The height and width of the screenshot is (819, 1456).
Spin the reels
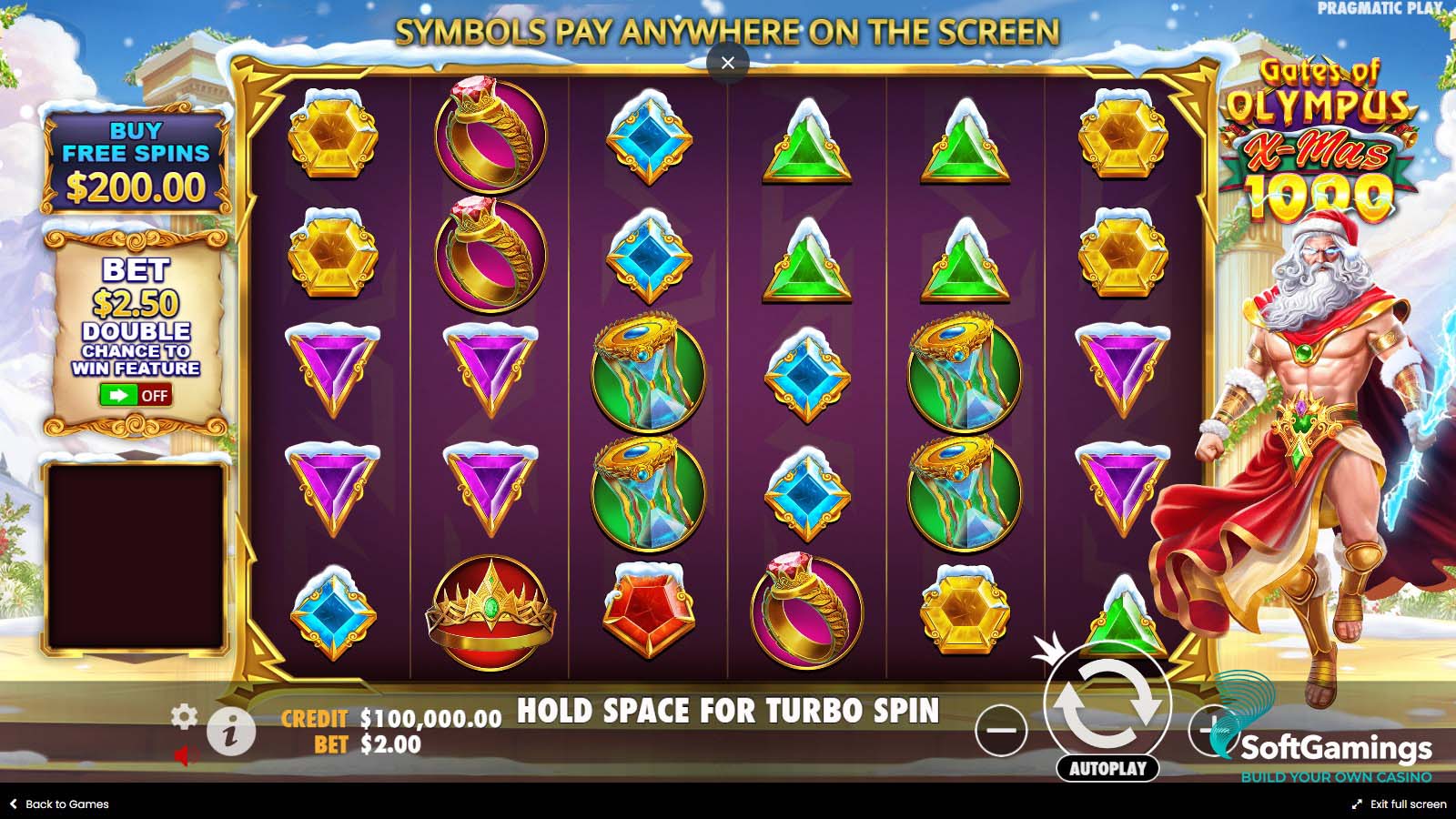(x=1107, y=705)
